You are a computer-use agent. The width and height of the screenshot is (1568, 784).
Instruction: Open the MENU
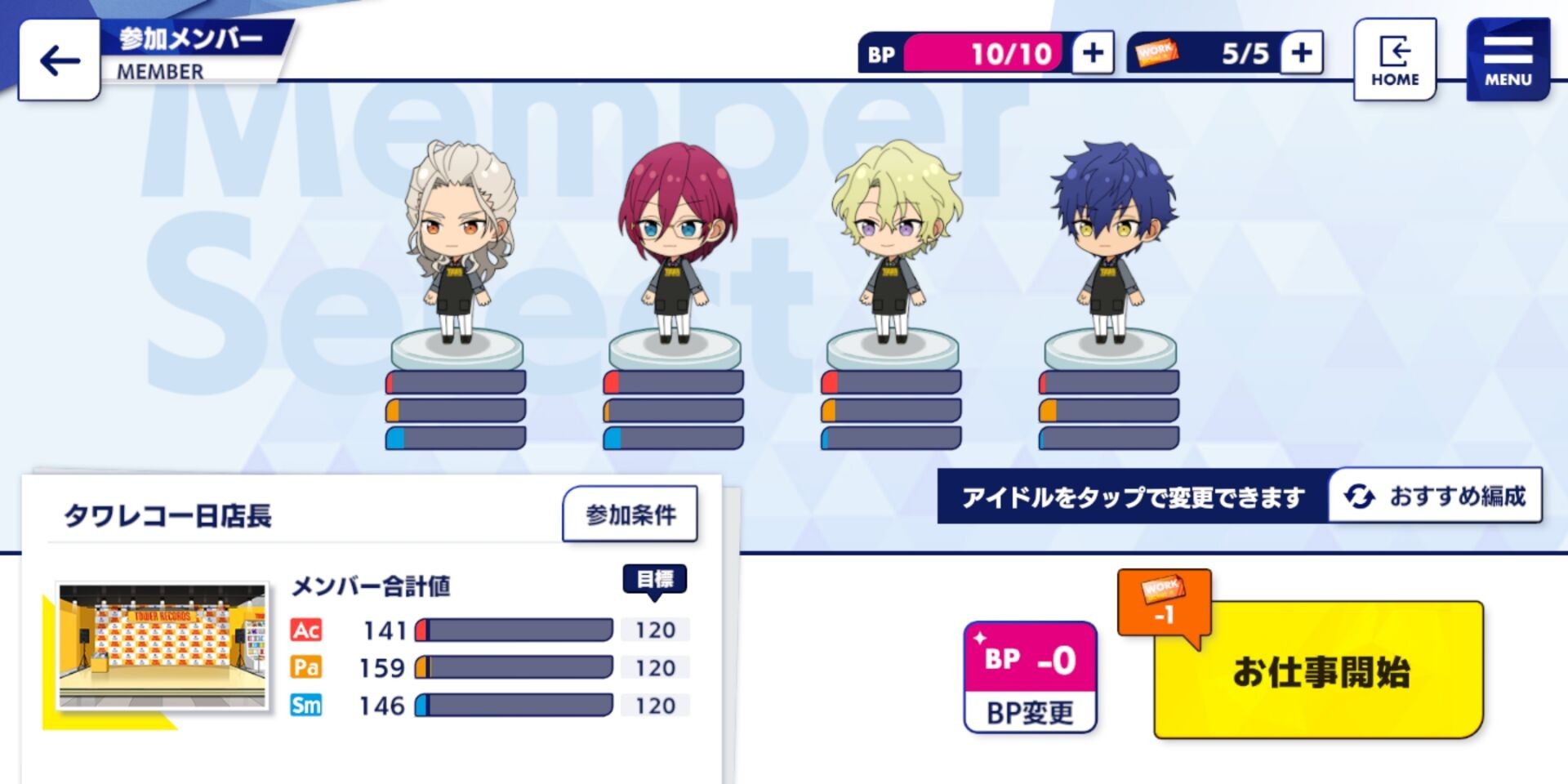click(1508, 60)
